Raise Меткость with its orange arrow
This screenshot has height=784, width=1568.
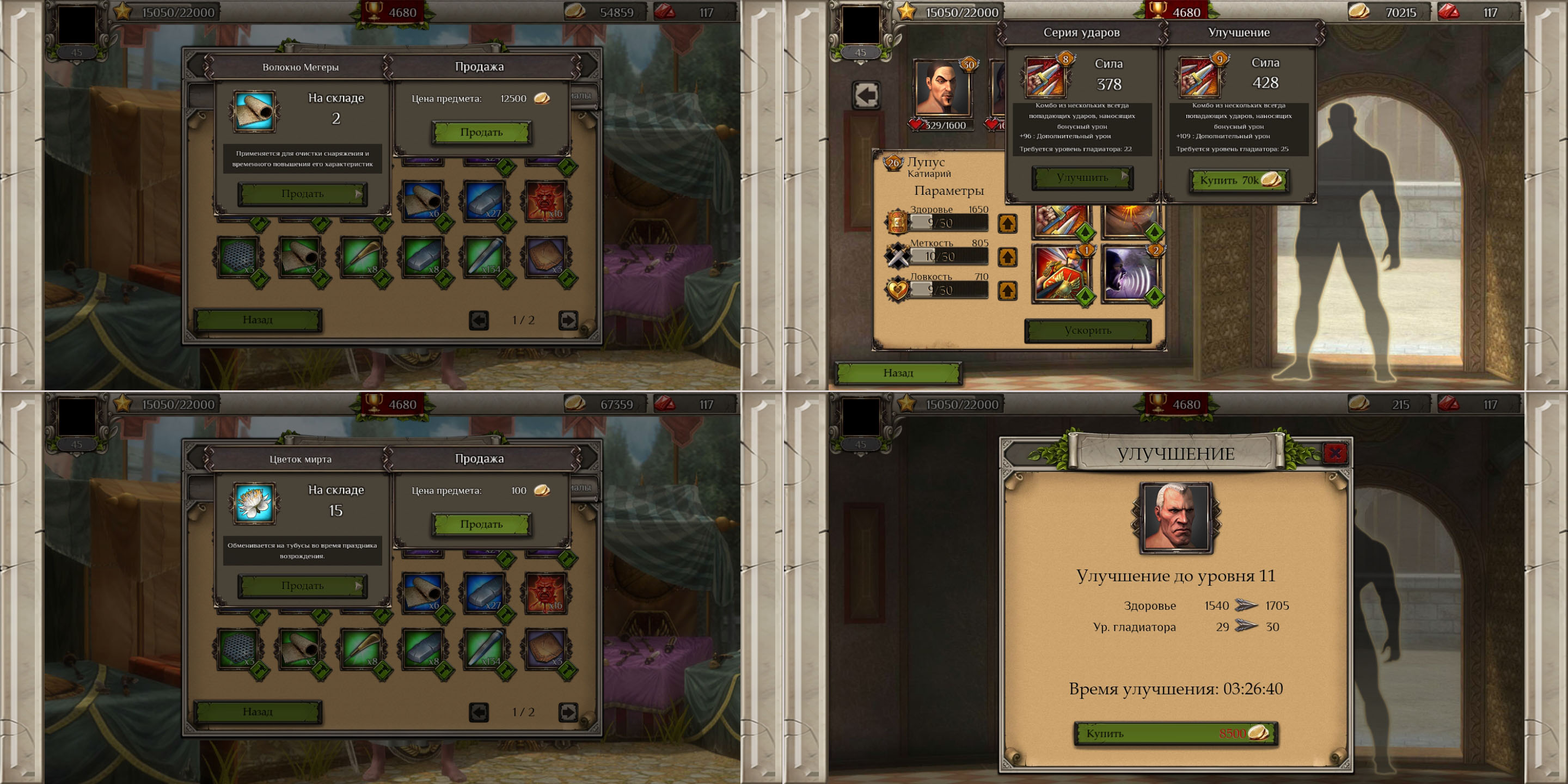tap(1007, 257)
